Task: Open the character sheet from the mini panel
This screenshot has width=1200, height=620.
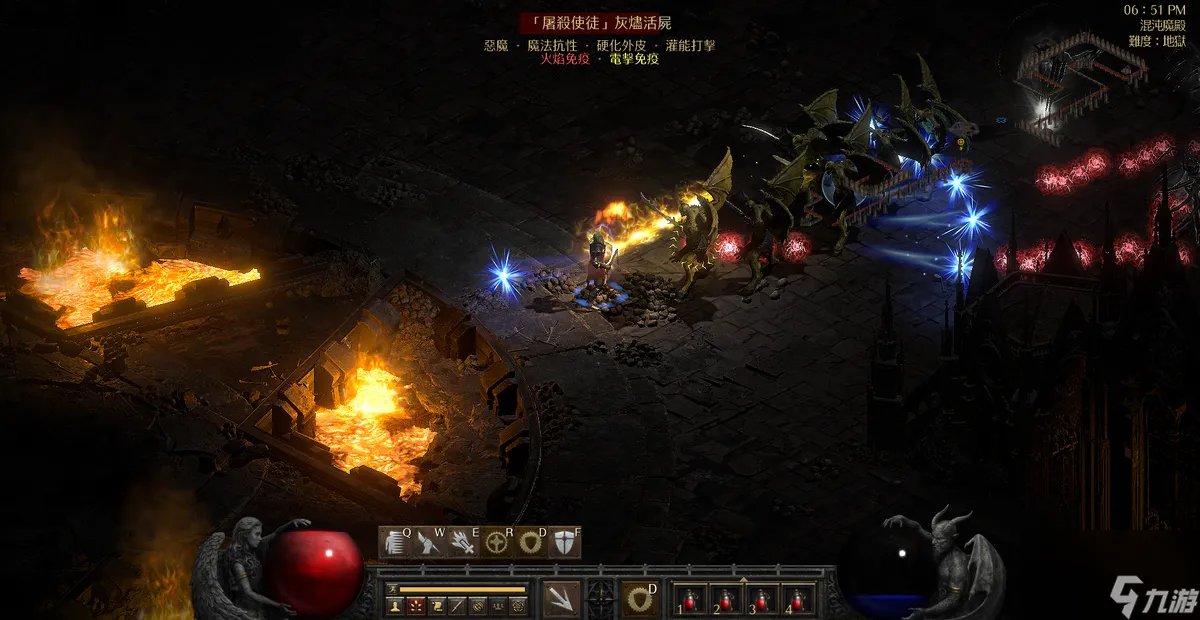Action: coord(393,606)
